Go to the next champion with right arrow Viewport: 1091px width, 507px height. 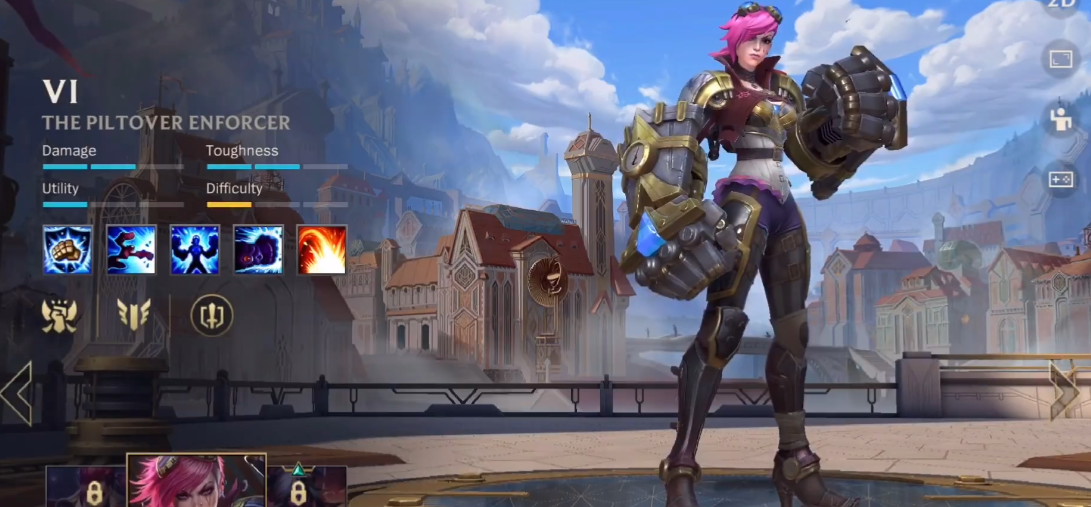pos(1064,390)
